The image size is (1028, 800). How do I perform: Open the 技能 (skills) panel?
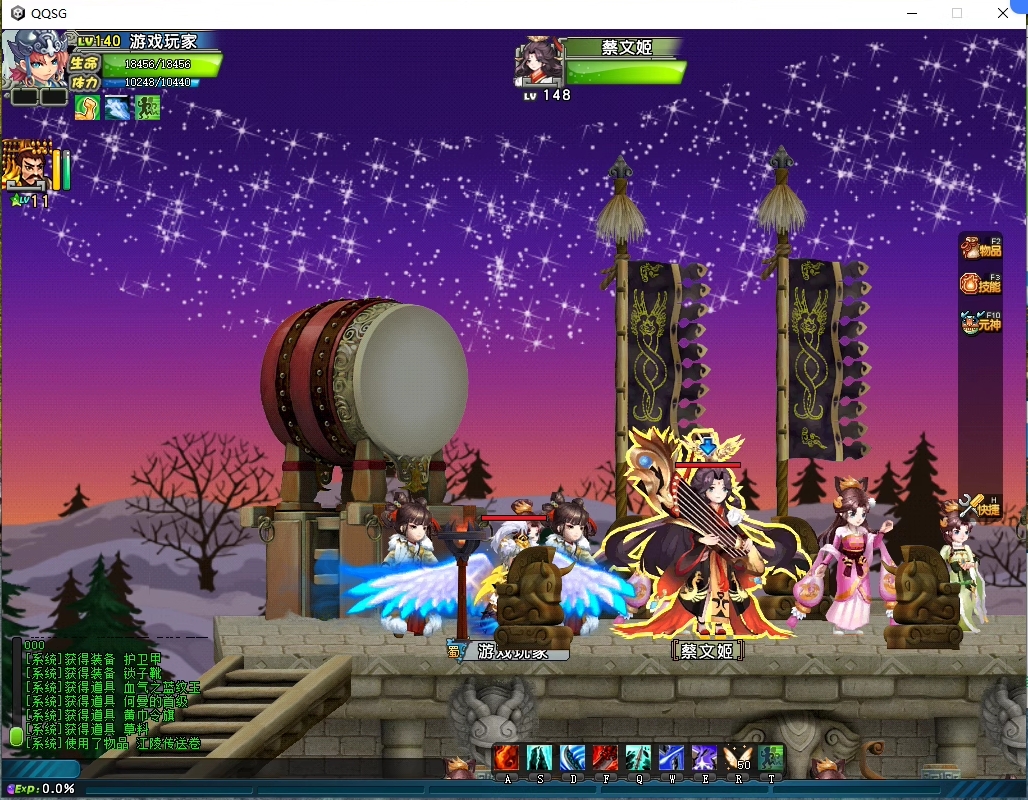[980, 284]
